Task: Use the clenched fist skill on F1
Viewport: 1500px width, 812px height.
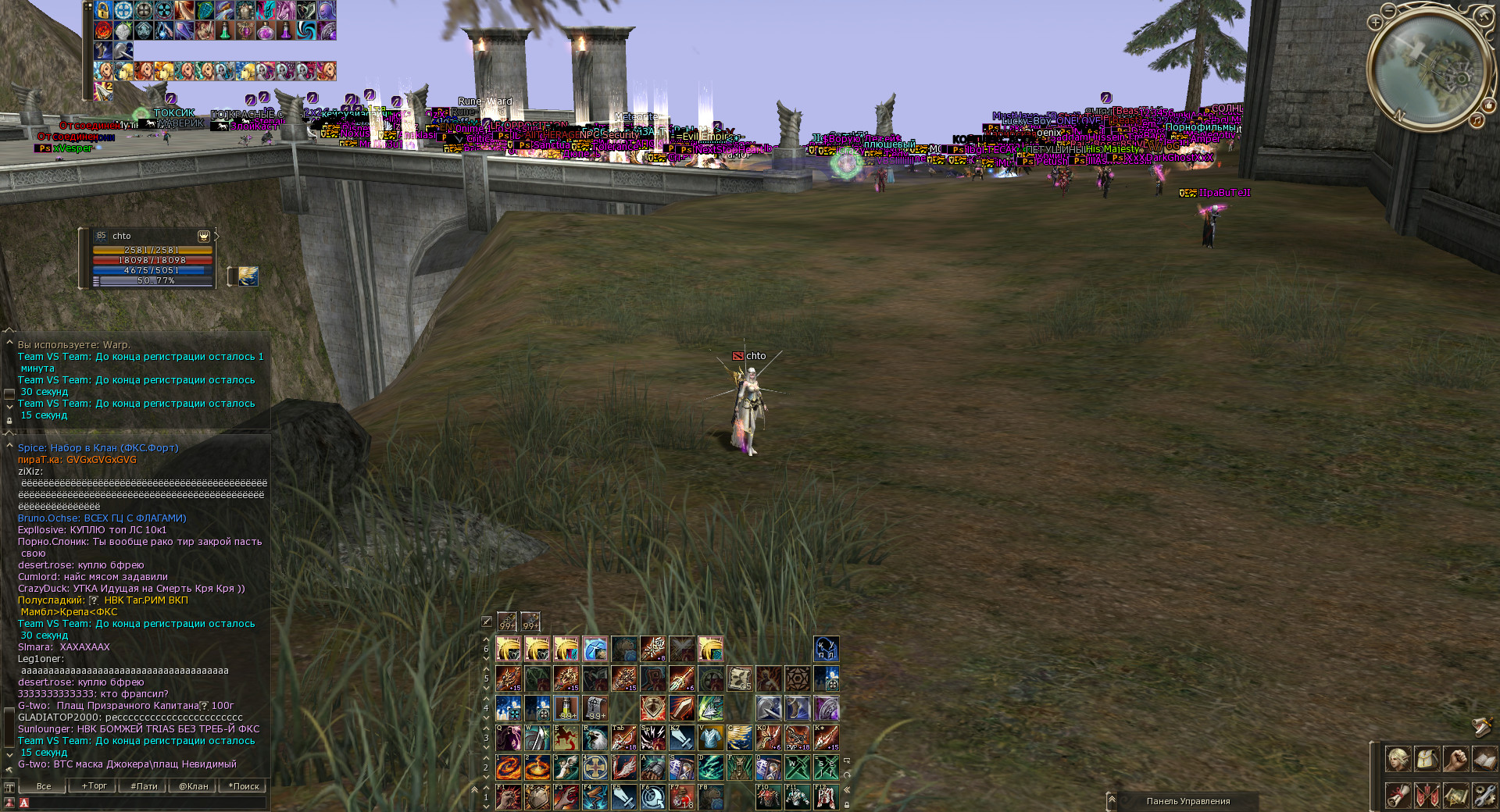Action: tap(509, 797)
